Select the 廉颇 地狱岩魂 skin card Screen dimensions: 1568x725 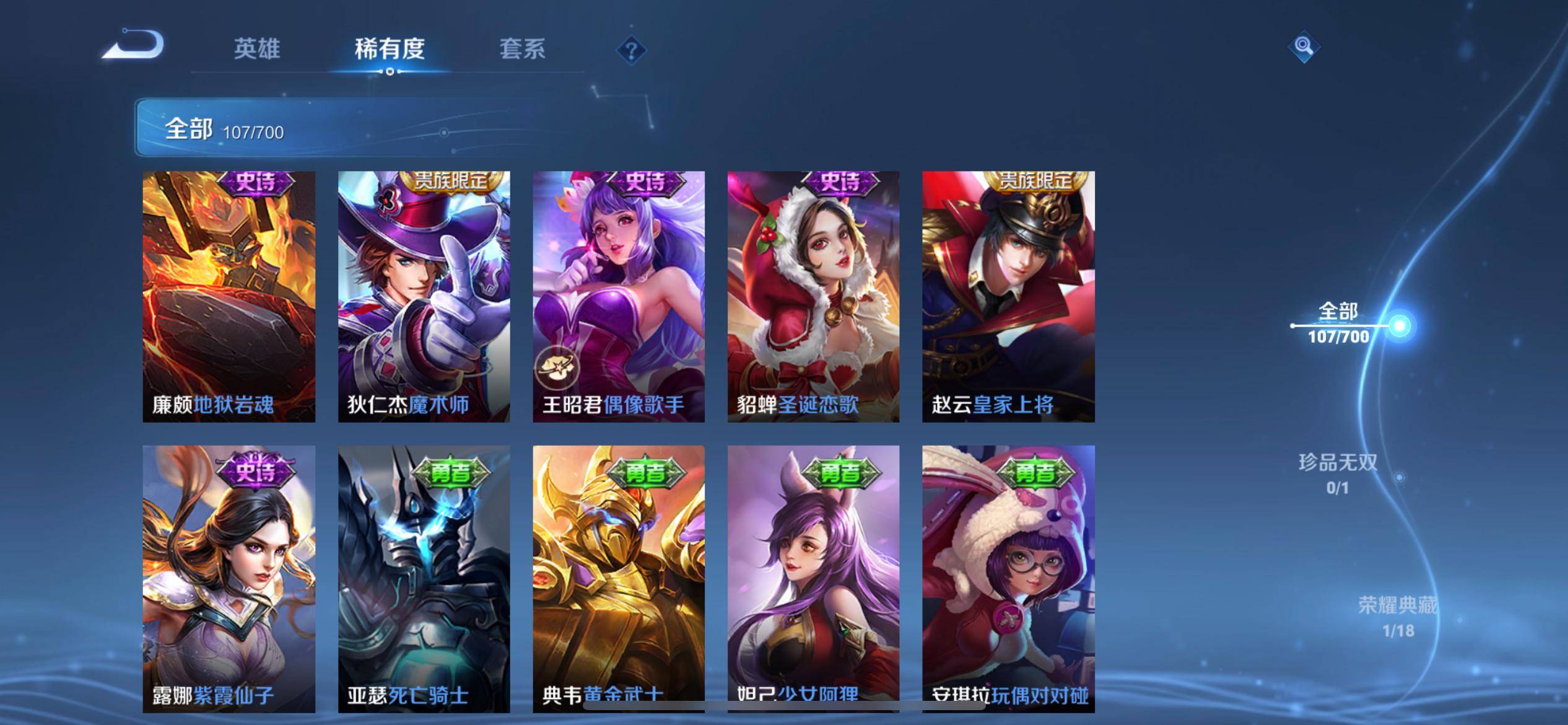229,297
